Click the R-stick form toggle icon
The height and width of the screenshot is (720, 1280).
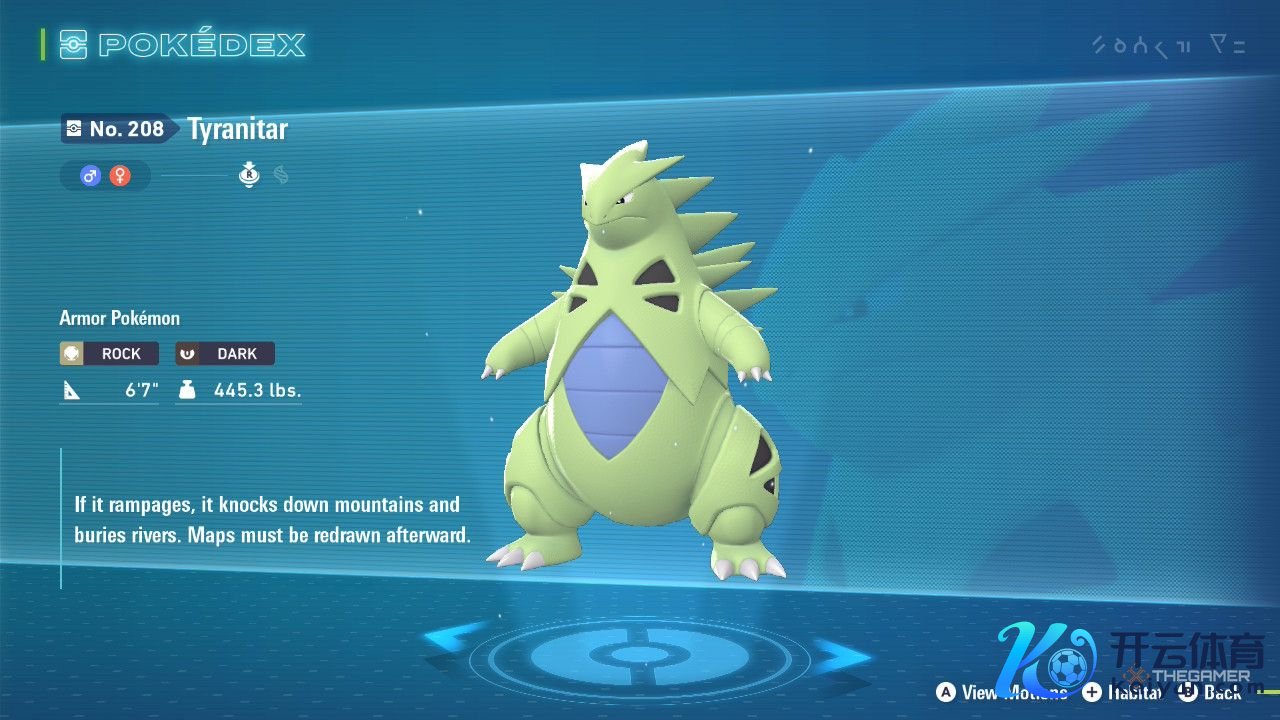click(249, 176)
